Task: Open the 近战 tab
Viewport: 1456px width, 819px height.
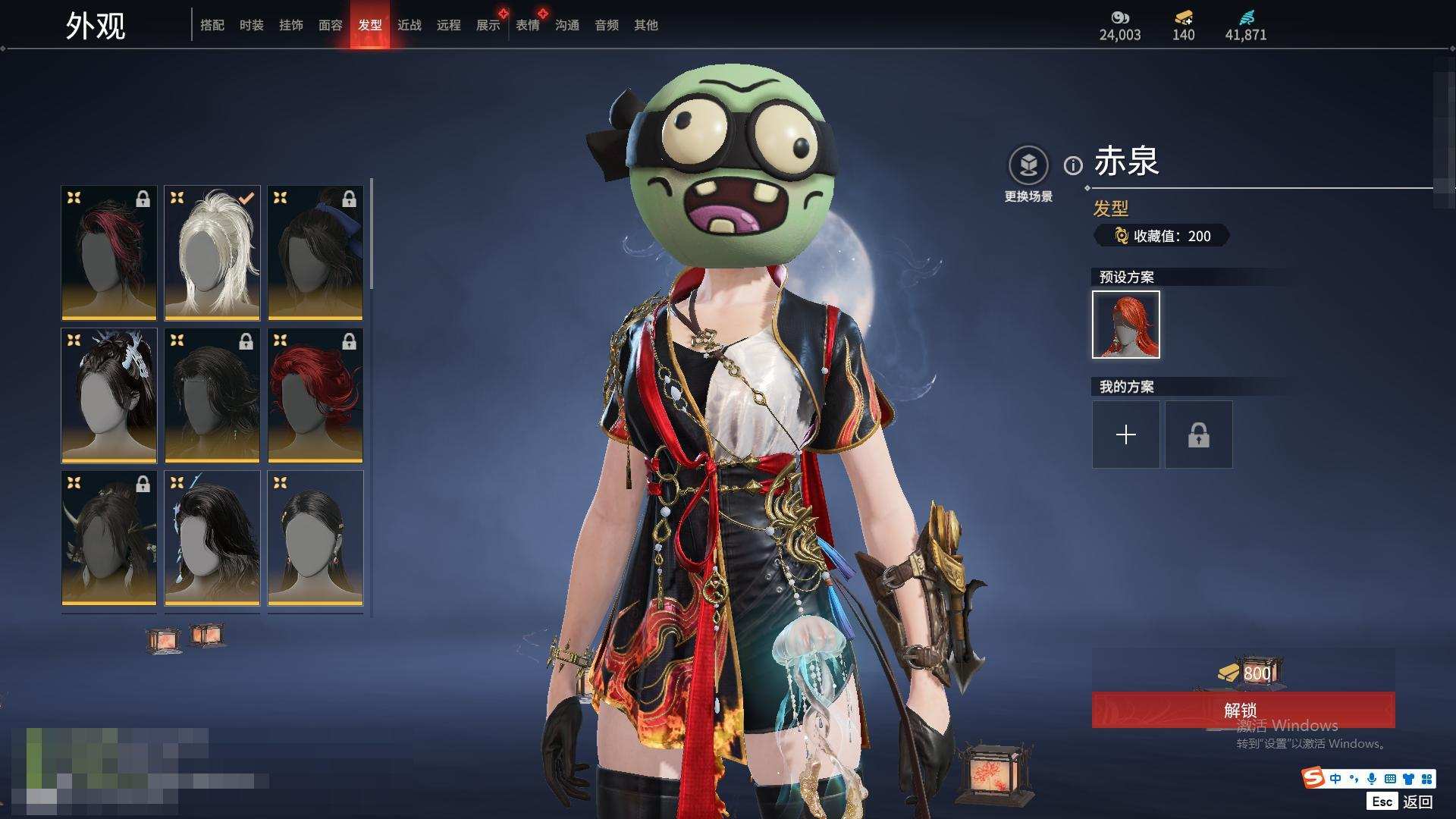Action: [x=409, y=25]
